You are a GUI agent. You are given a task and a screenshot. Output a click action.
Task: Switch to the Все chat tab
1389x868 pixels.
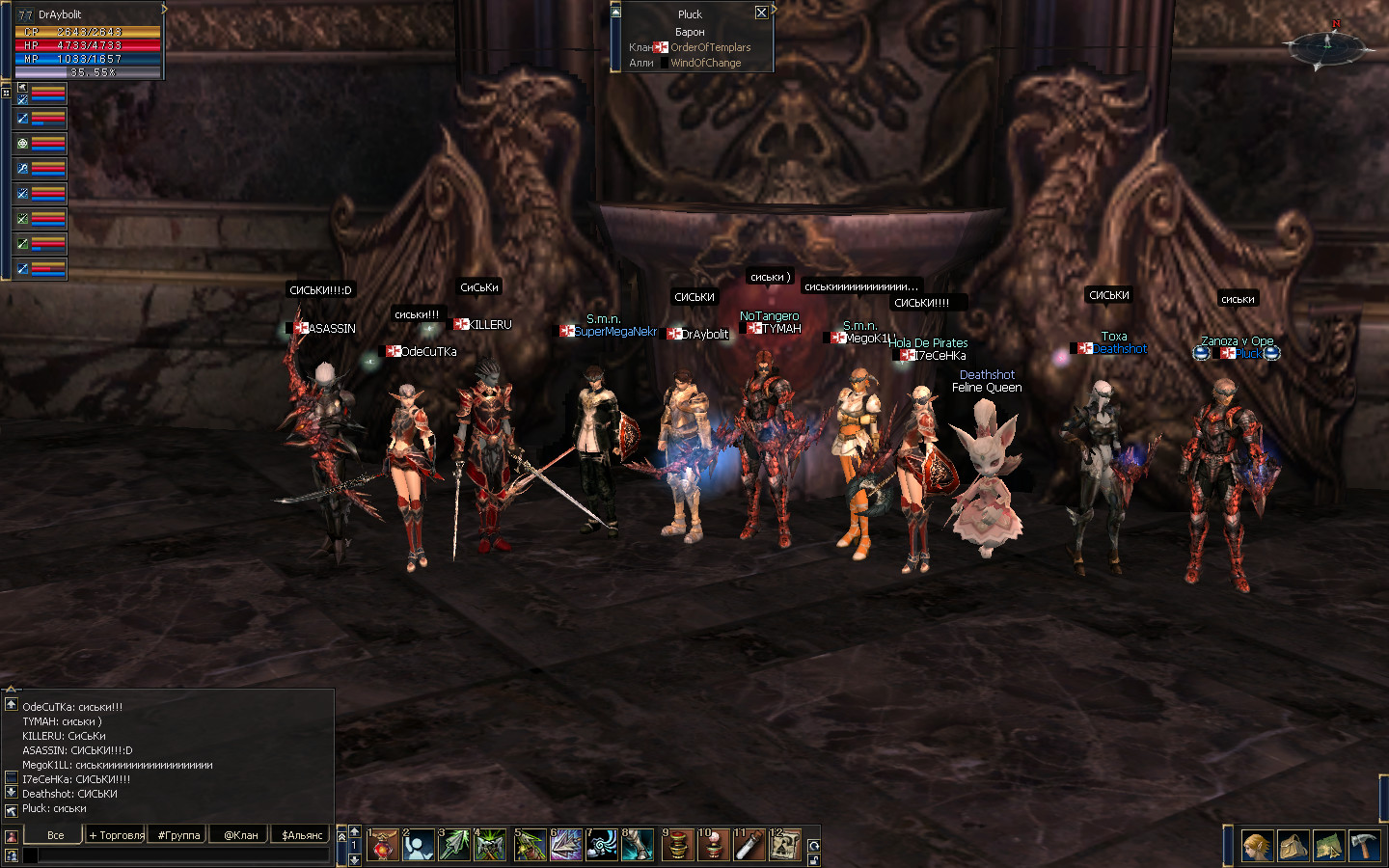point(55,835)
